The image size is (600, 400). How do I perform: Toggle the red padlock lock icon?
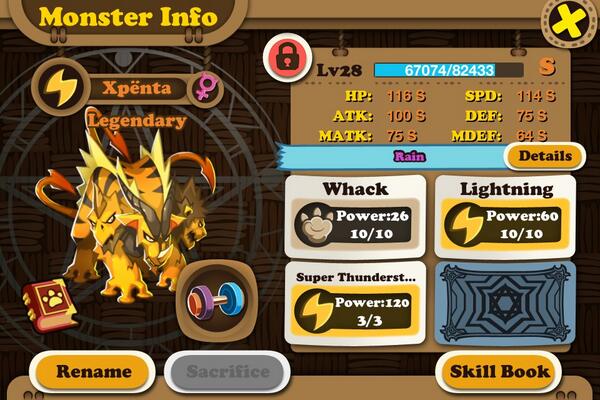click(287, 58)
